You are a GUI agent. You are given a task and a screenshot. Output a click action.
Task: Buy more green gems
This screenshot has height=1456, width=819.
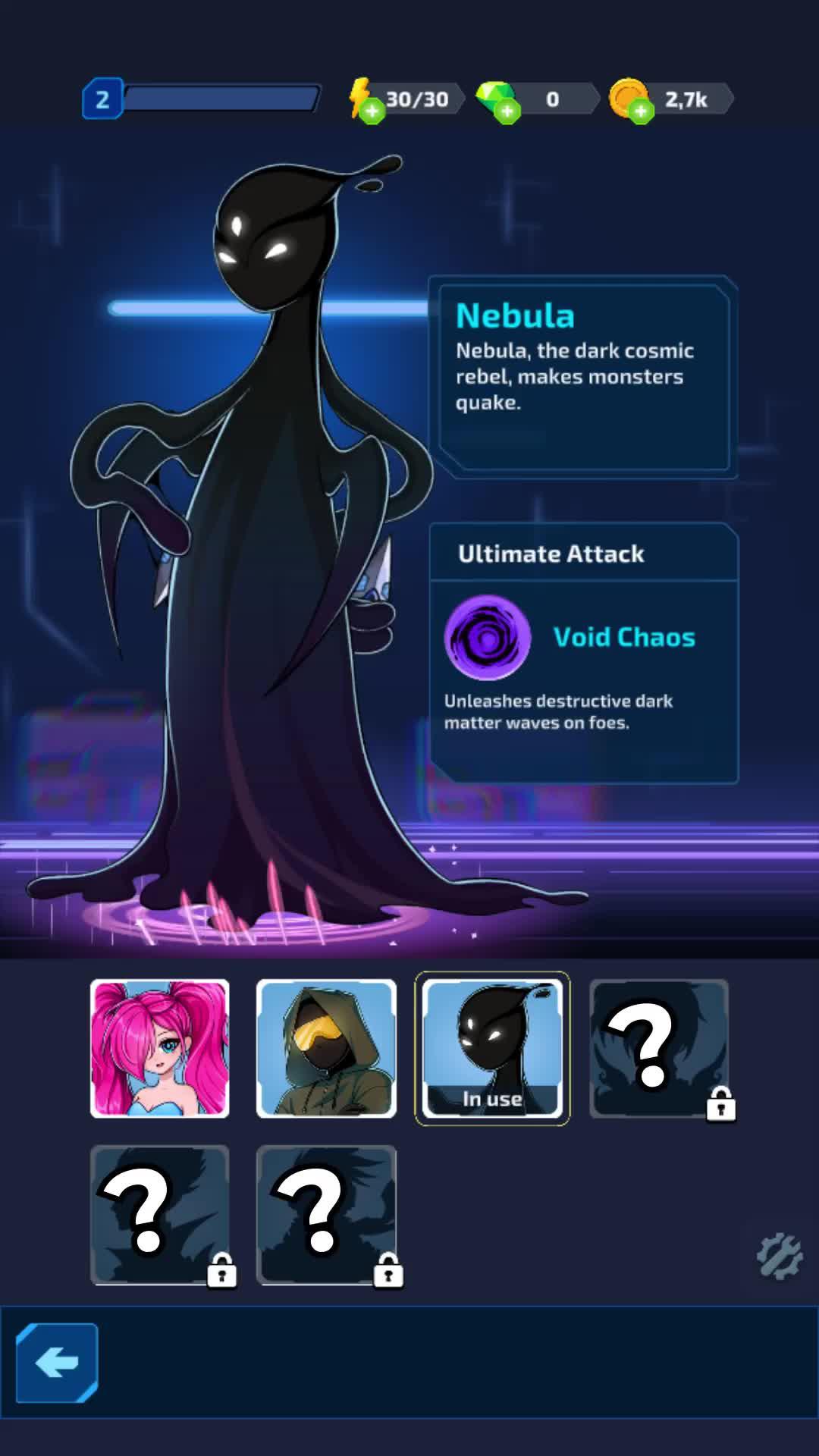(507, 111)
